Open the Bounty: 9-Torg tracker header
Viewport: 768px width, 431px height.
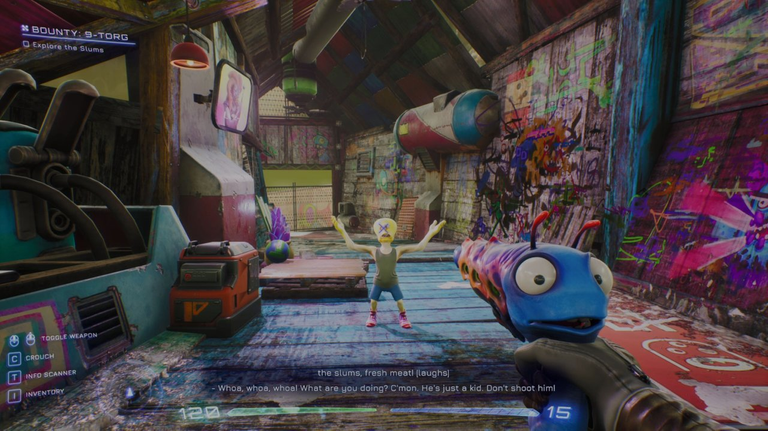70,31
